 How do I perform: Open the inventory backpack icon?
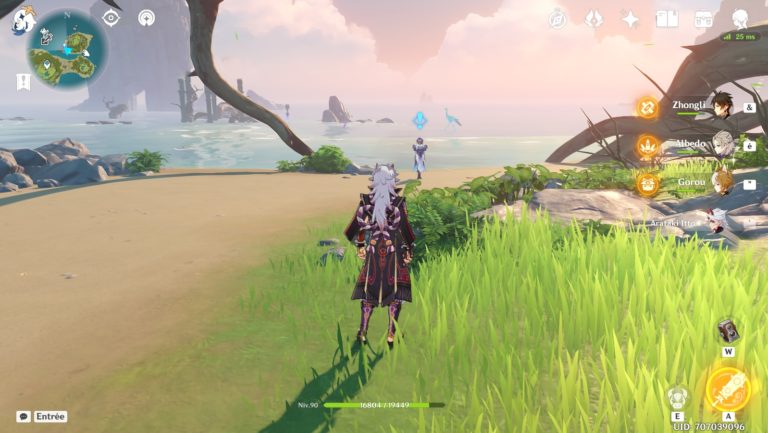point(703,18)
